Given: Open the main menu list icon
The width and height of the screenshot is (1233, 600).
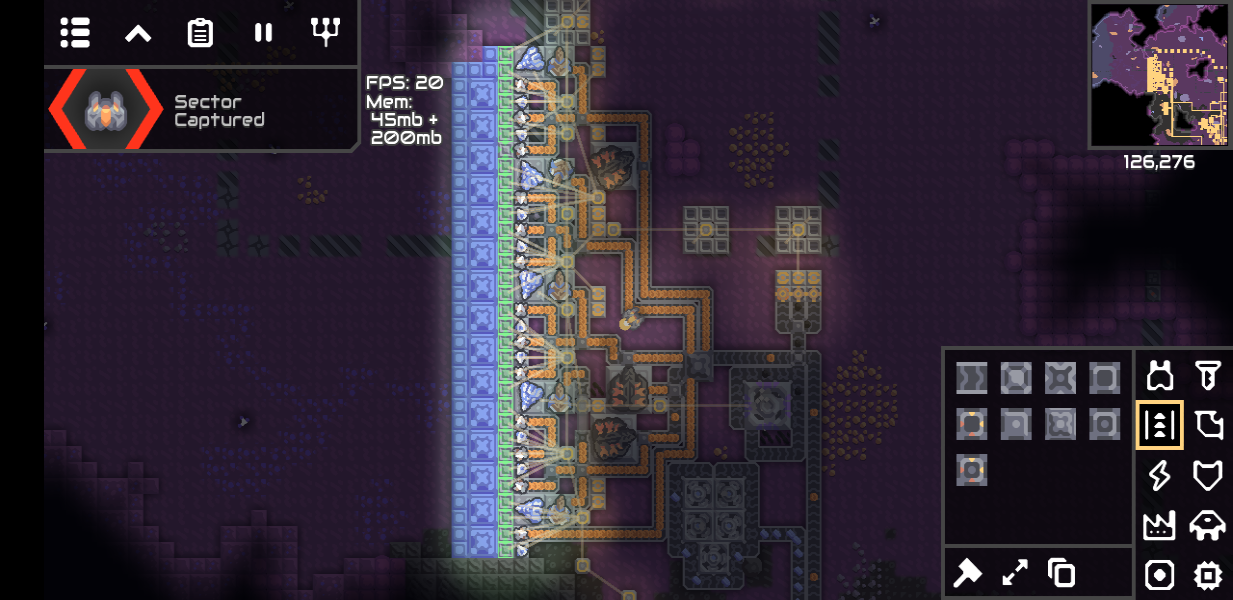Looking at the screenshot, I should [75, 33].
